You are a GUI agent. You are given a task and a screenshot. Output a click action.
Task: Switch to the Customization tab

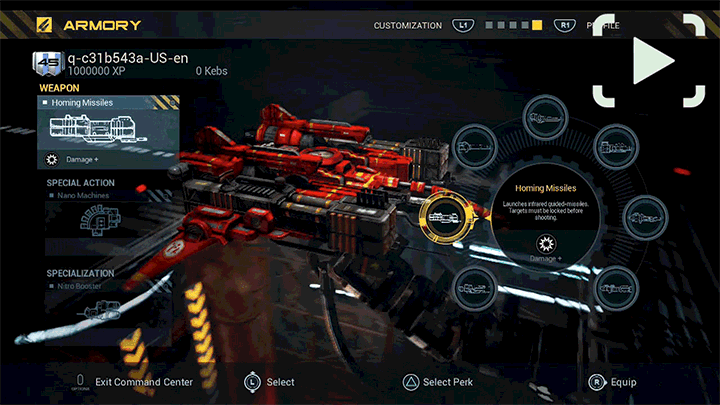[407, 25]
